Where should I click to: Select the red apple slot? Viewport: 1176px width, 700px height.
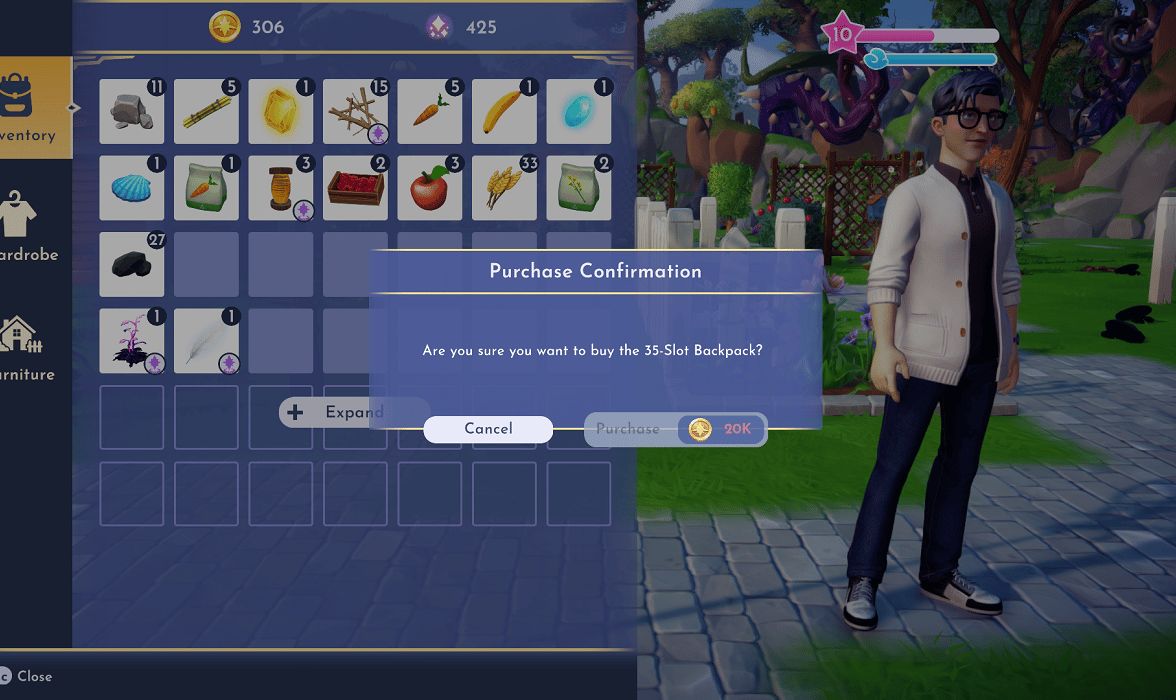430,188
